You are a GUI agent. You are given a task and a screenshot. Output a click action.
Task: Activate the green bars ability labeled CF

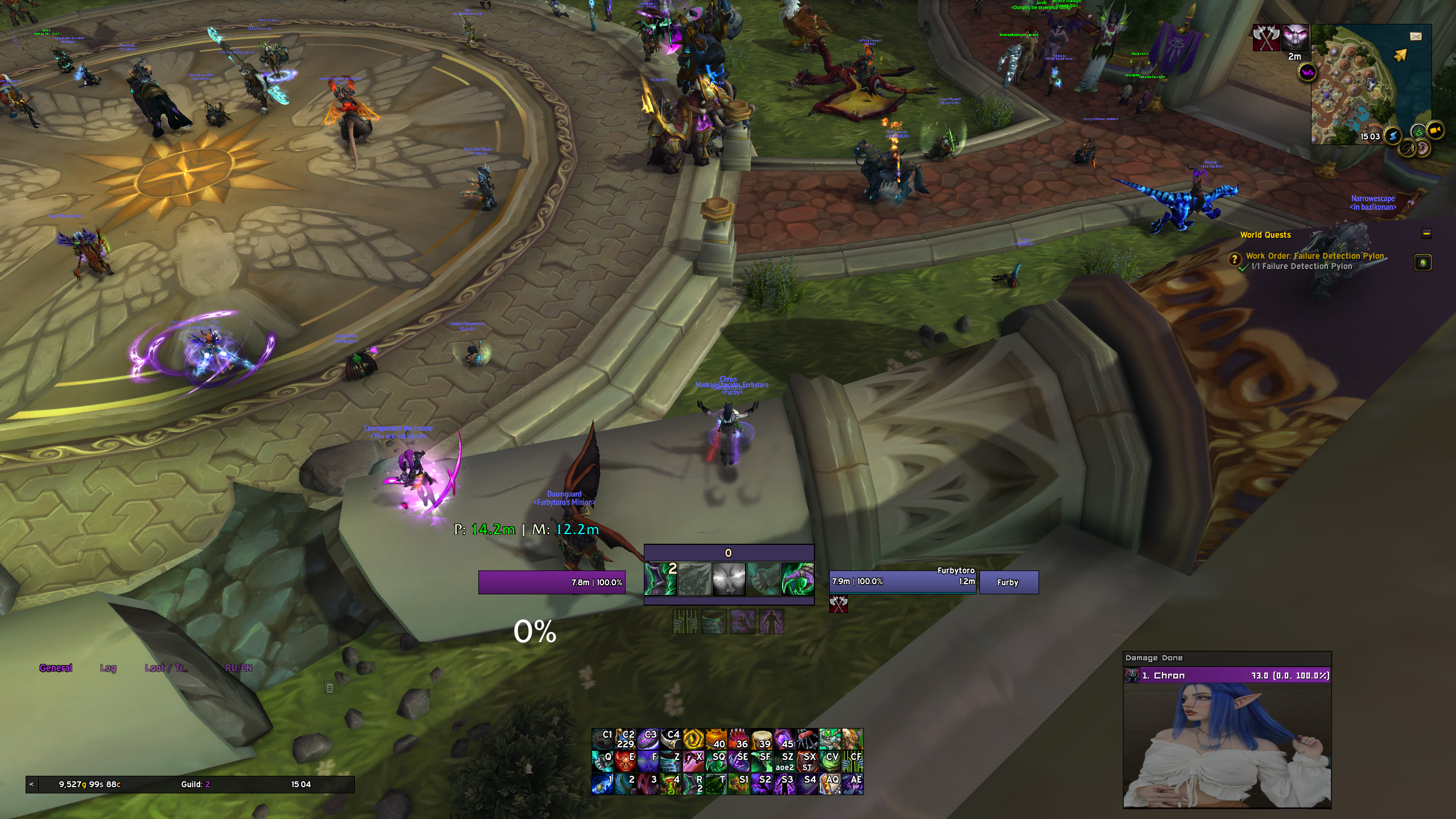(x=853, y=761)
